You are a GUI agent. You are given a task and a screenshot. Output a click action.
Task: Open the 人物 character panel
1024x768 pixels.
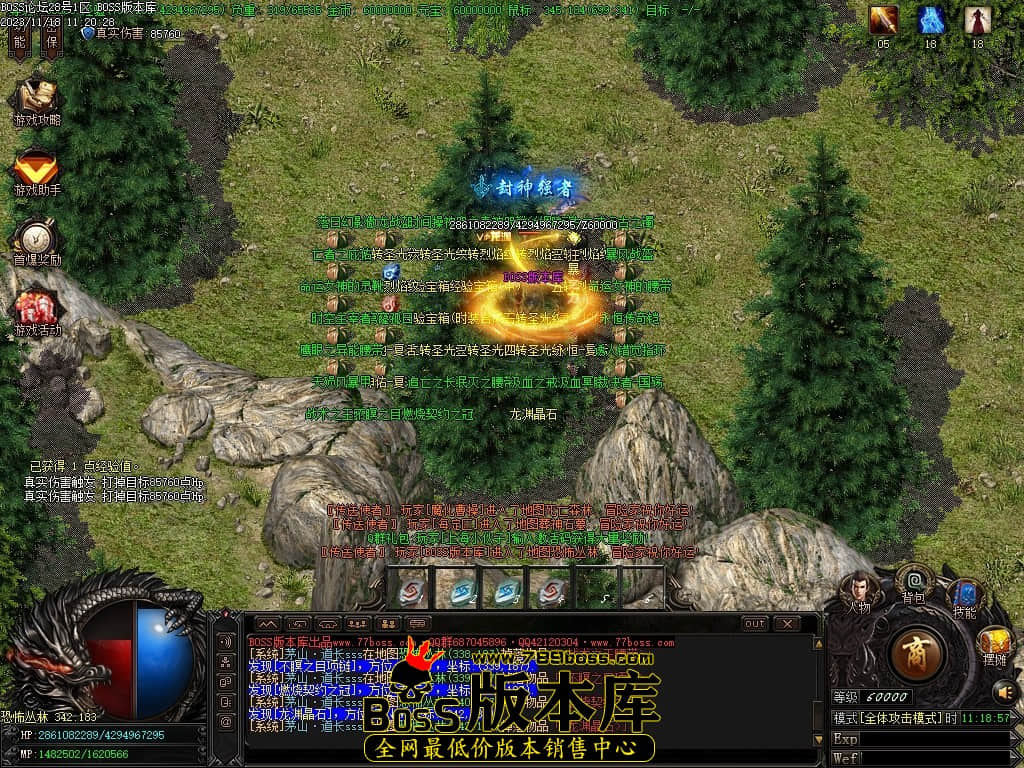858,590
